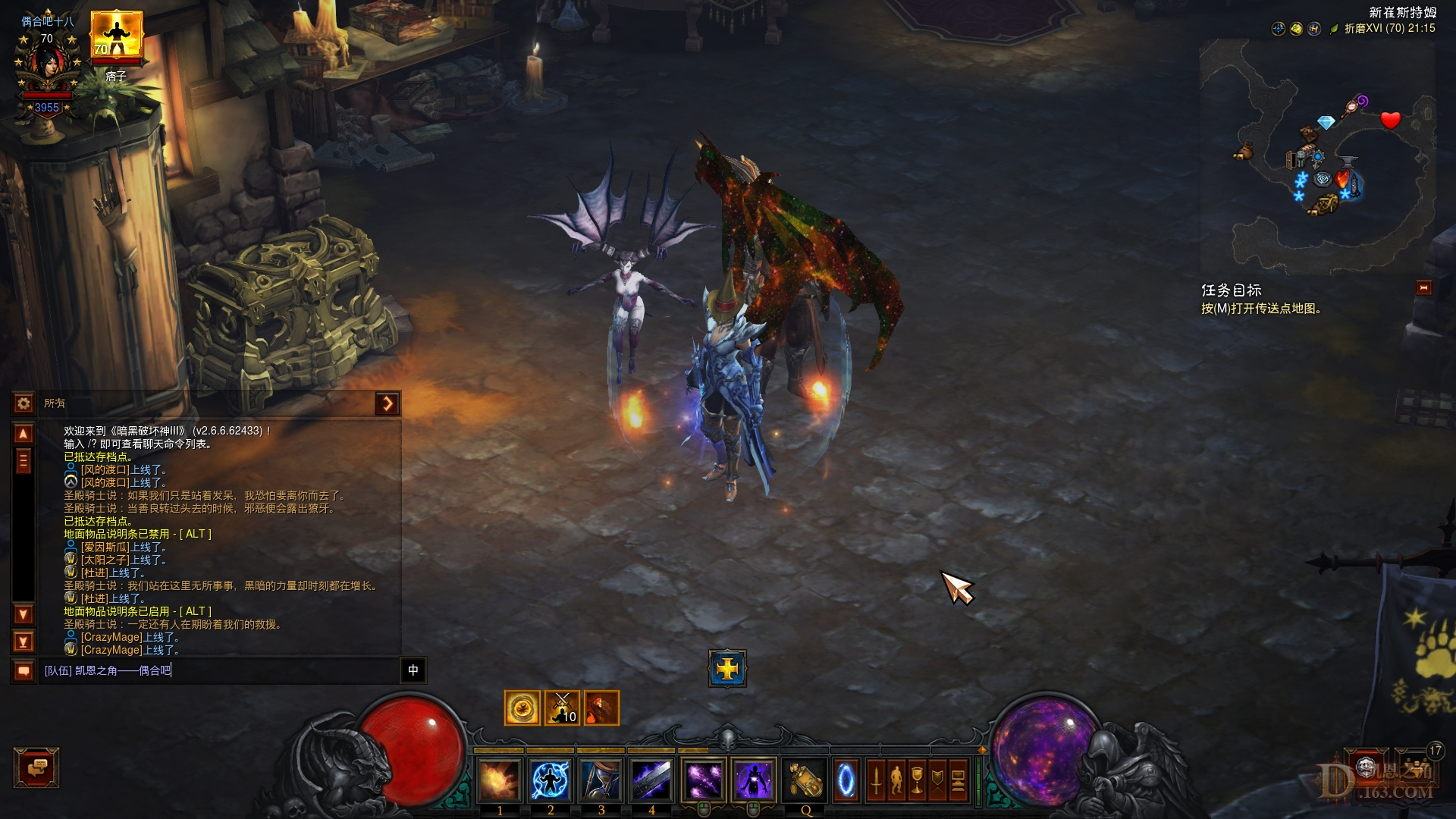
Task: Collapse the quest objectives panel toggle
Action: (1424, 287)
